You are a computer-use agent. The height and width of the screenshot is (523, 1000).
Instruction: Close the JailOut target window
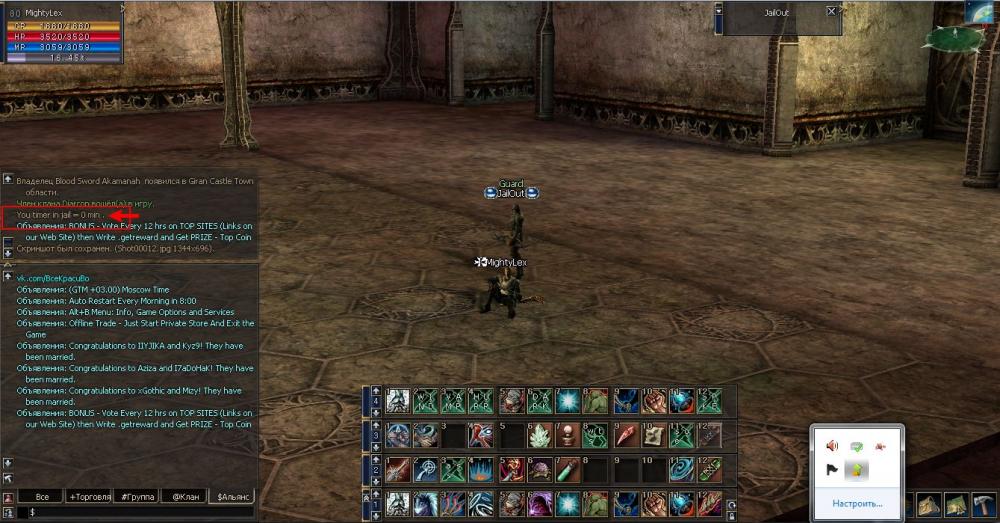831,12
